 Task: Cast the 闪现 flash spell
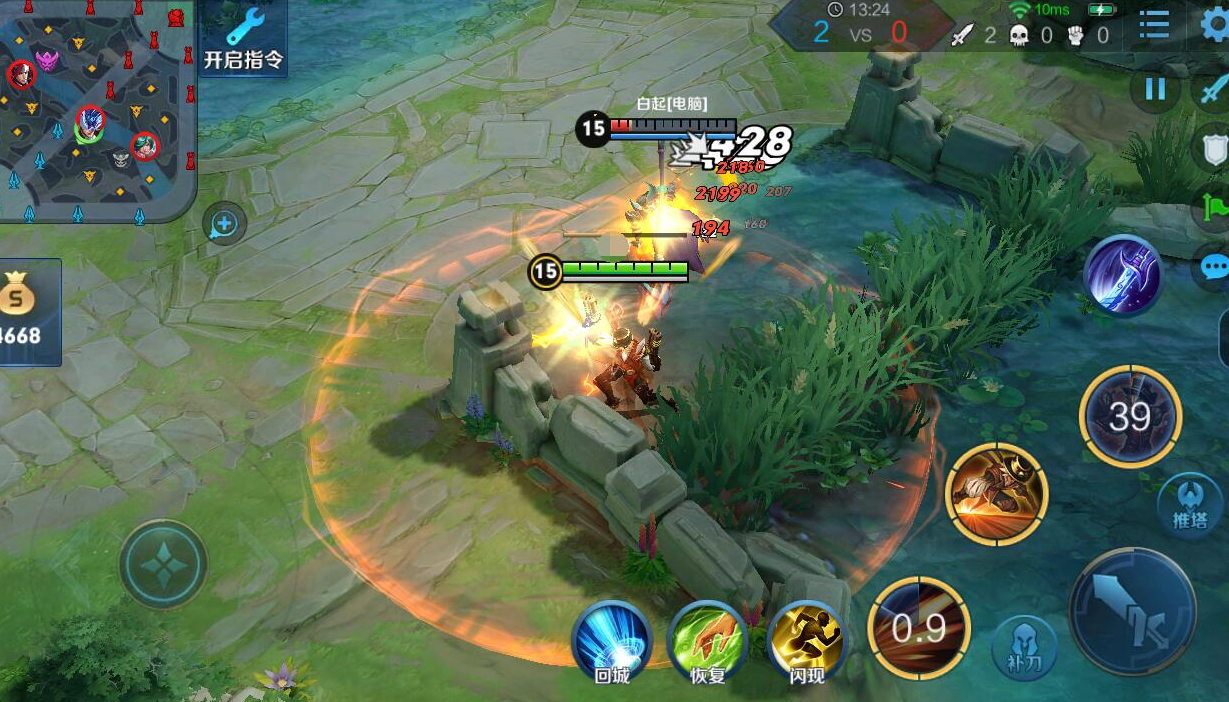click(x=807, y=641)
